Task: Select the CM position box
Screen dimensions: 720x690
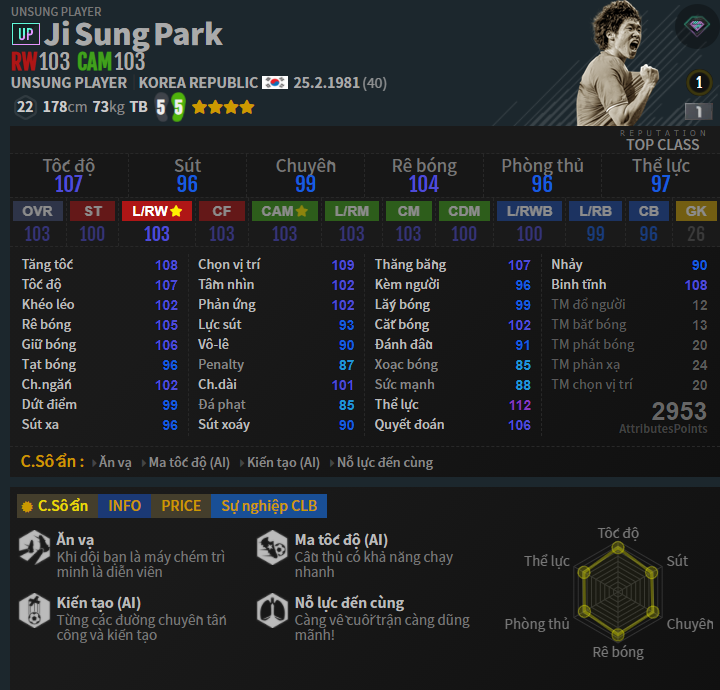Action: [x=408, y=211]
